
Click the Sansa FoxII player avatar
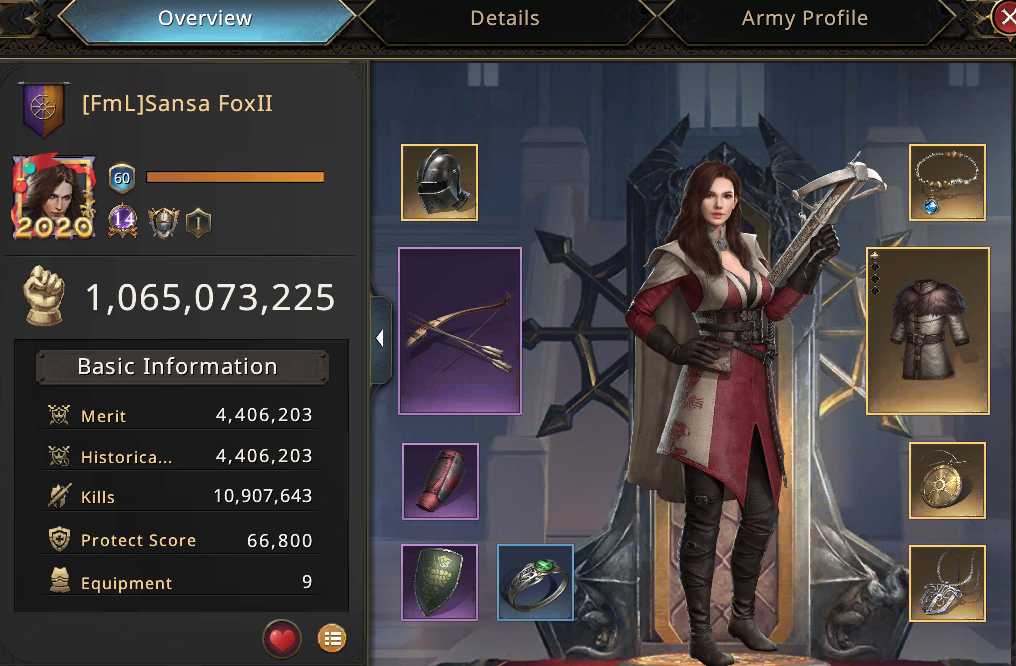click(54, 197)
